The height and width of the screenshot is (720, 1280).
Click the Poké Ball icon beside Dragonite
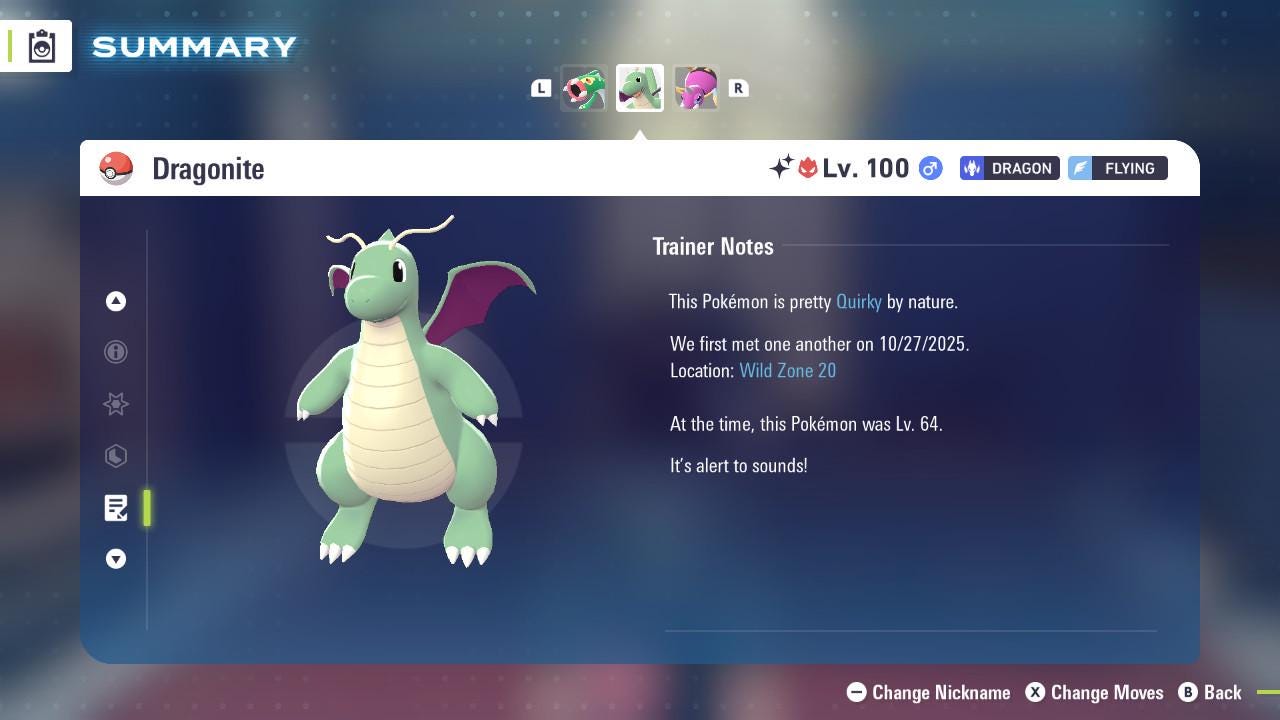[x=117, y=168]
